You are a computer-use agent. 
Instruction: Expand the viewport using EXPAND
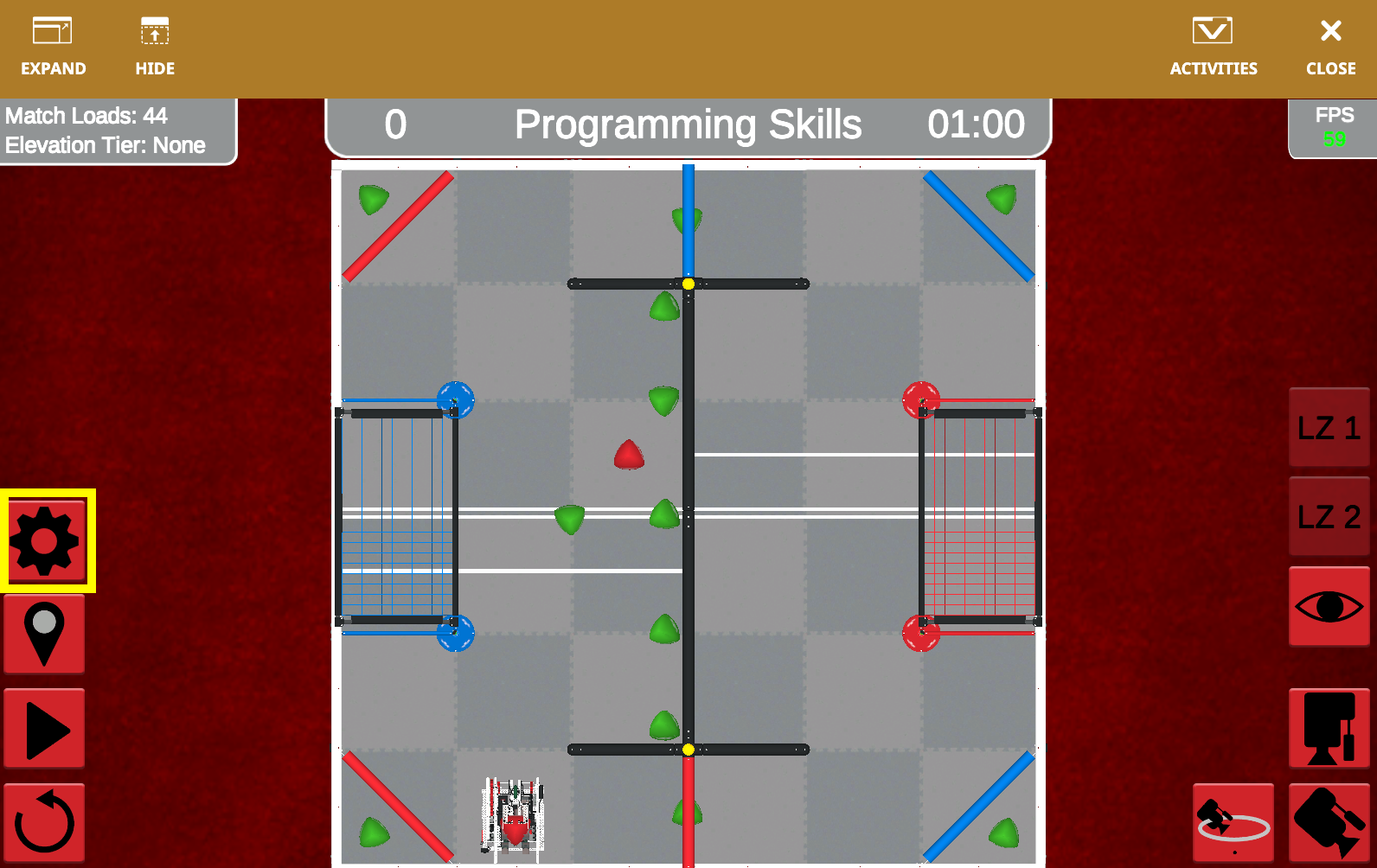(54, 43)
